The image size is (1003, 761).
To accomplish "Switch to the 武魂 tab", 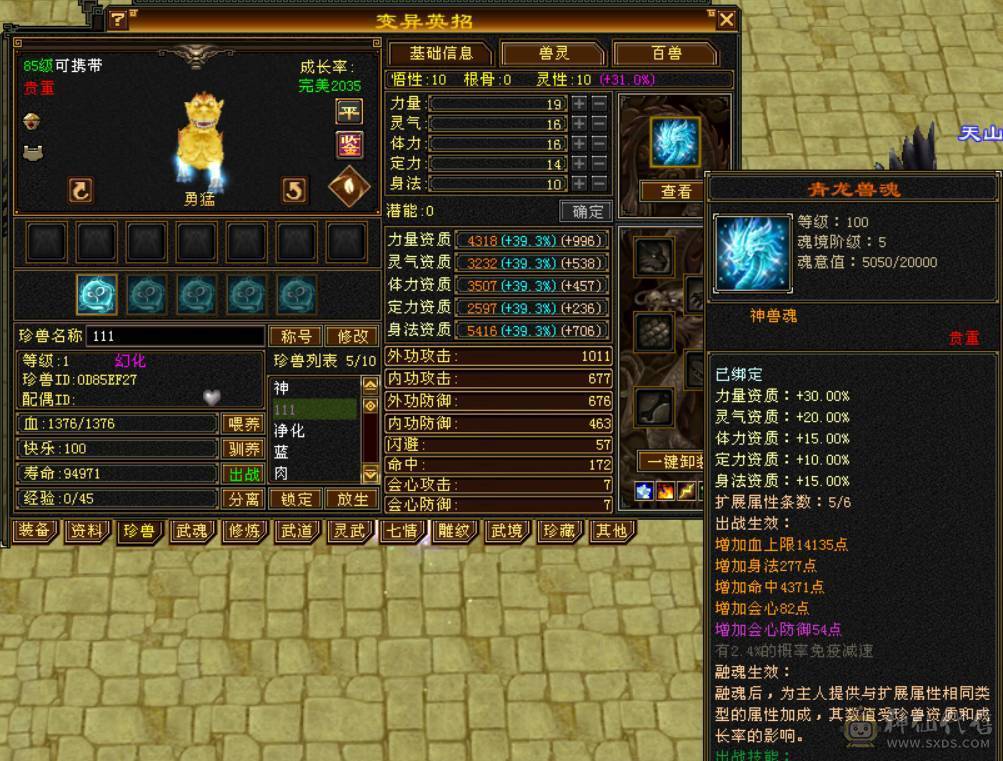I will click(190, 531).
